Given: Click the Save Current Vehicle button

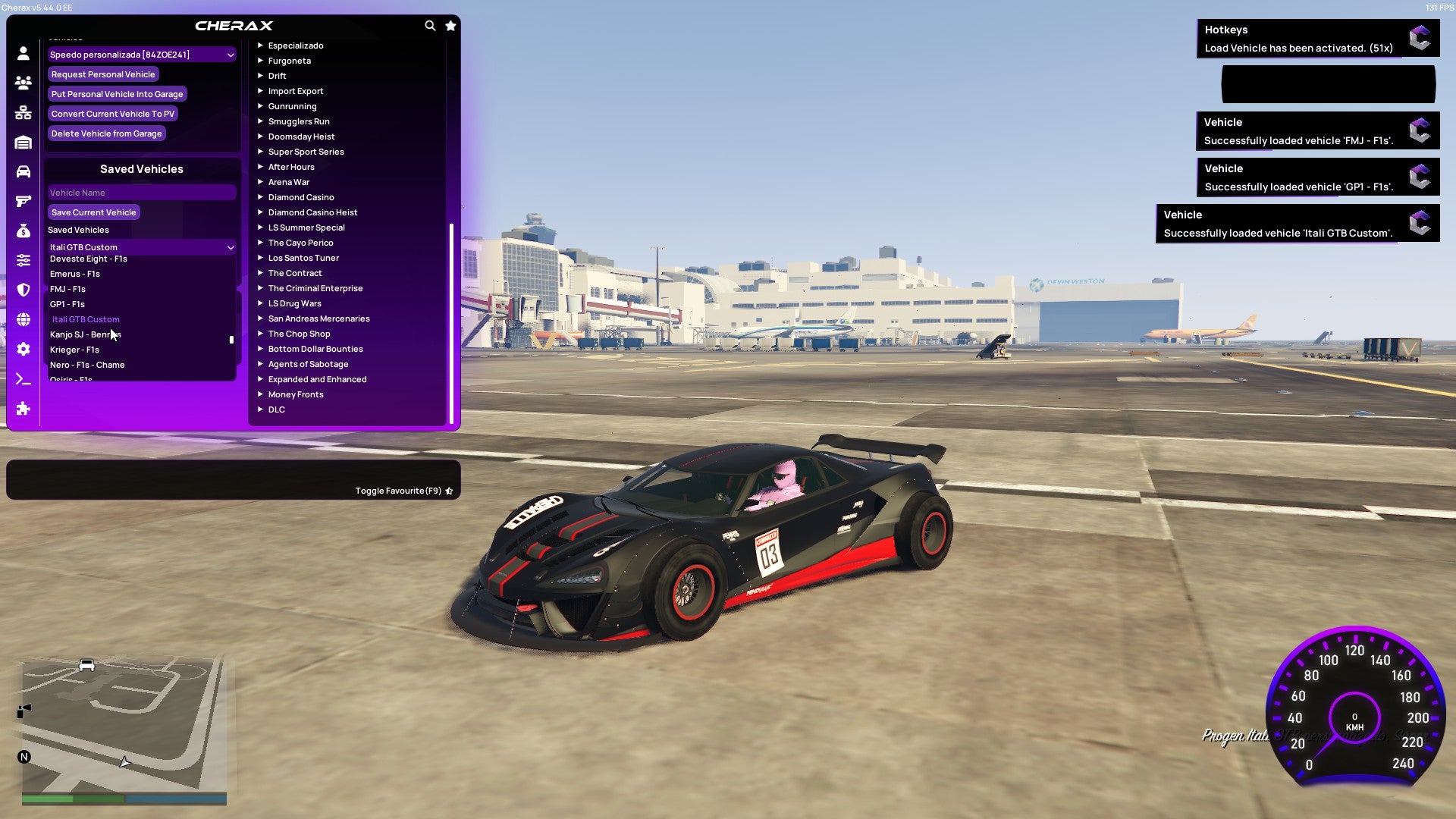Looking at the screenshot, I should pos(93,212).
